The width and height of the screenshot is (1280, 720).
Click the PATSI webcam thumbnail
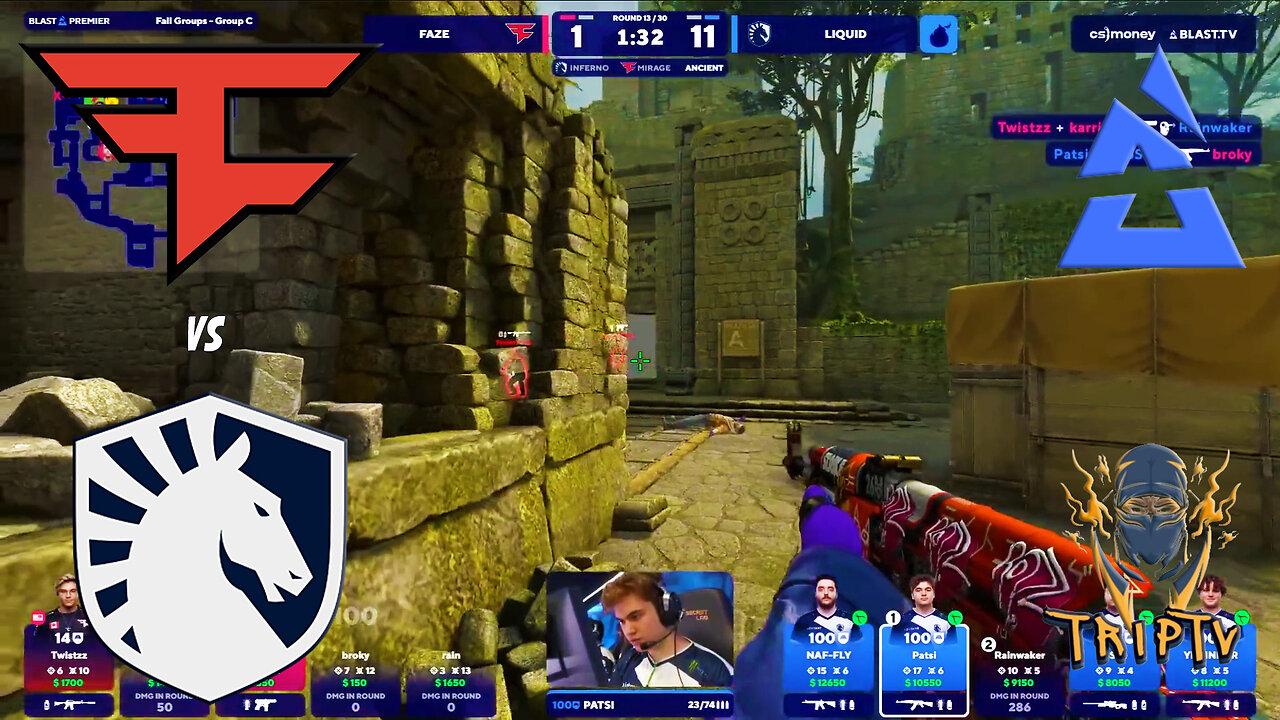640,630
